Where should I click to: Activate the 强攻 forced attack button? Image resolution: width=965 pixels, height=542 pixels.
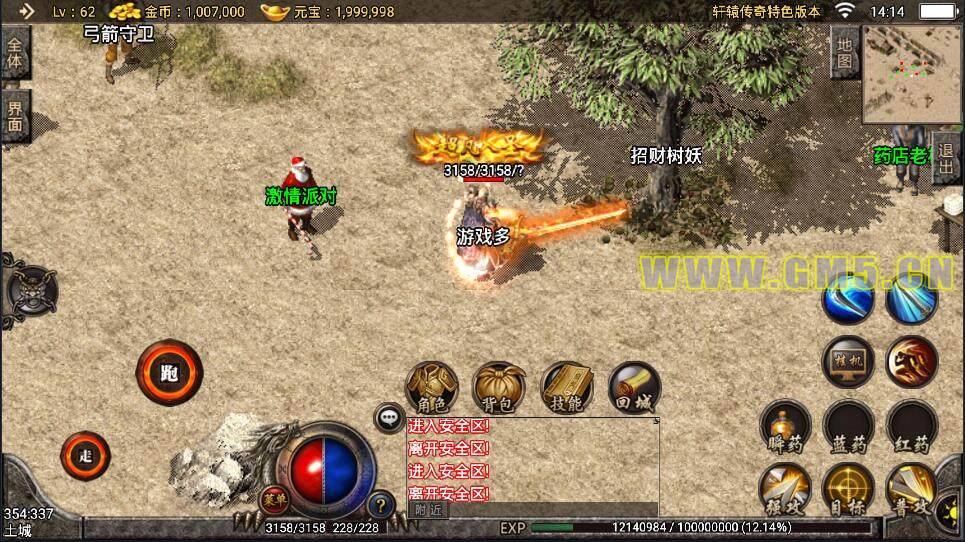(784, 490)
